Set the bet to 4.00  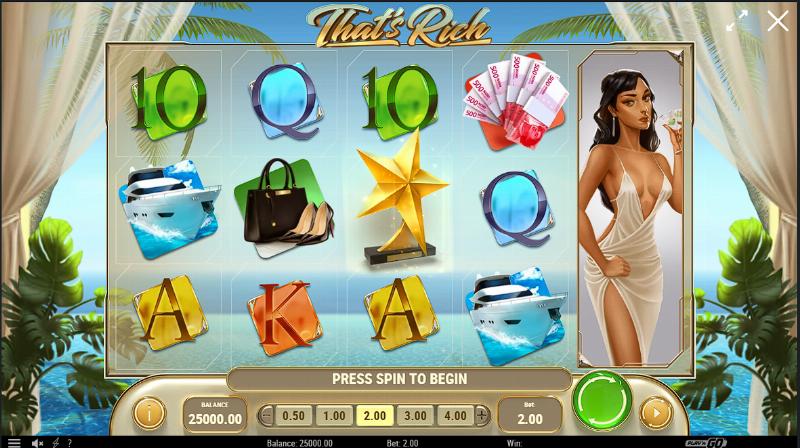[x=454, y=415]
